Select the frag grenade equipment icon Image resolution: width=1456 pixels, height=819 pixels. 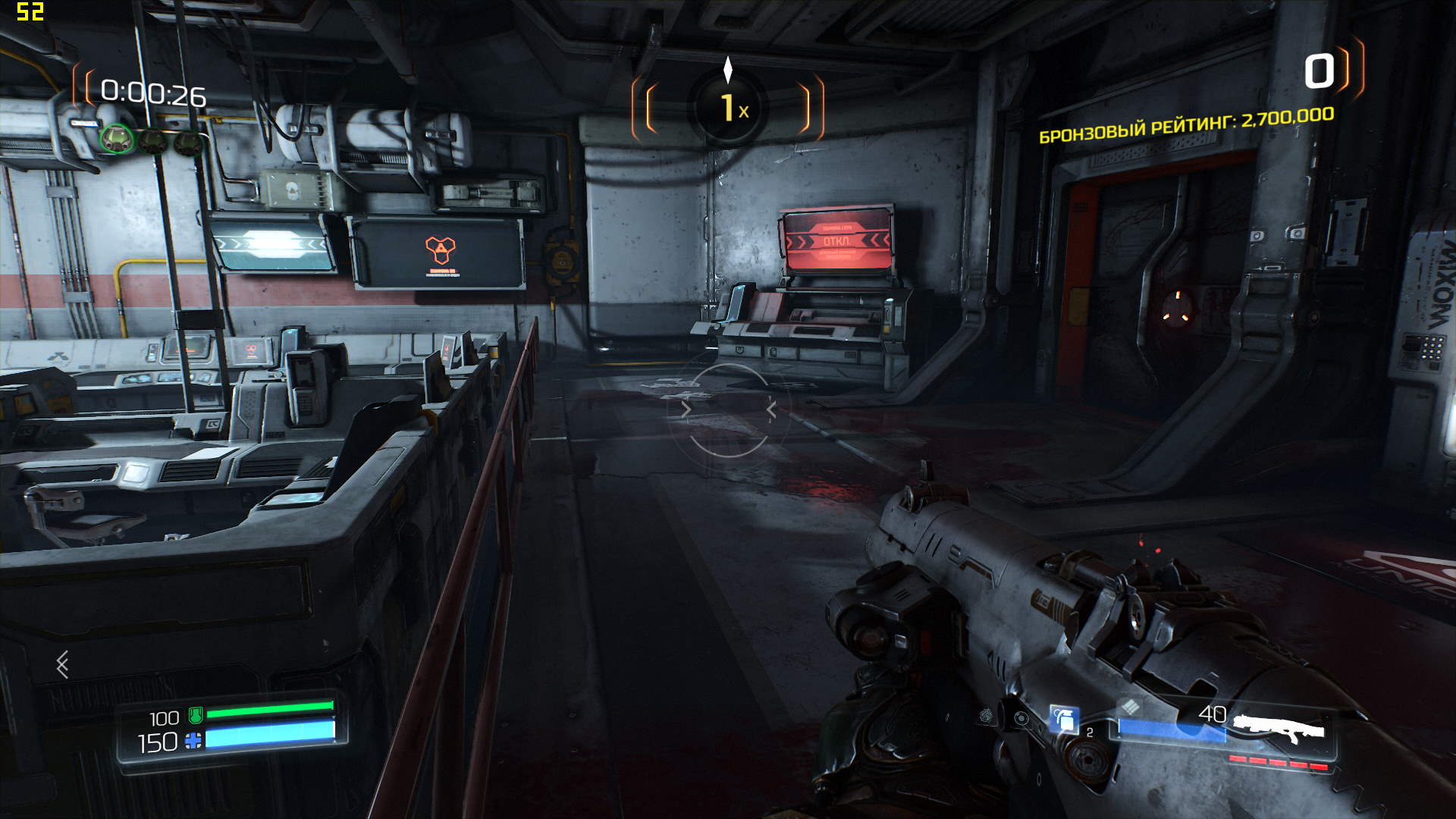(x=1065, y=718)
